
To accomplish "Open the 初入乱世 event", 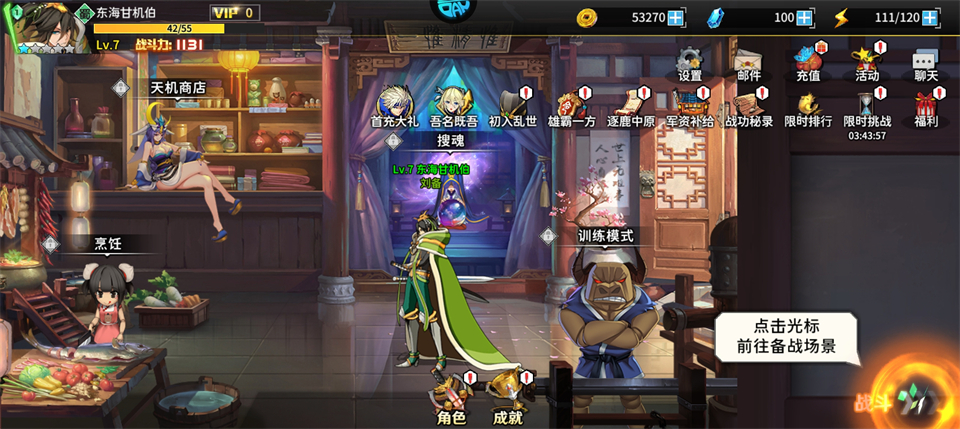I will pos(513,106).
